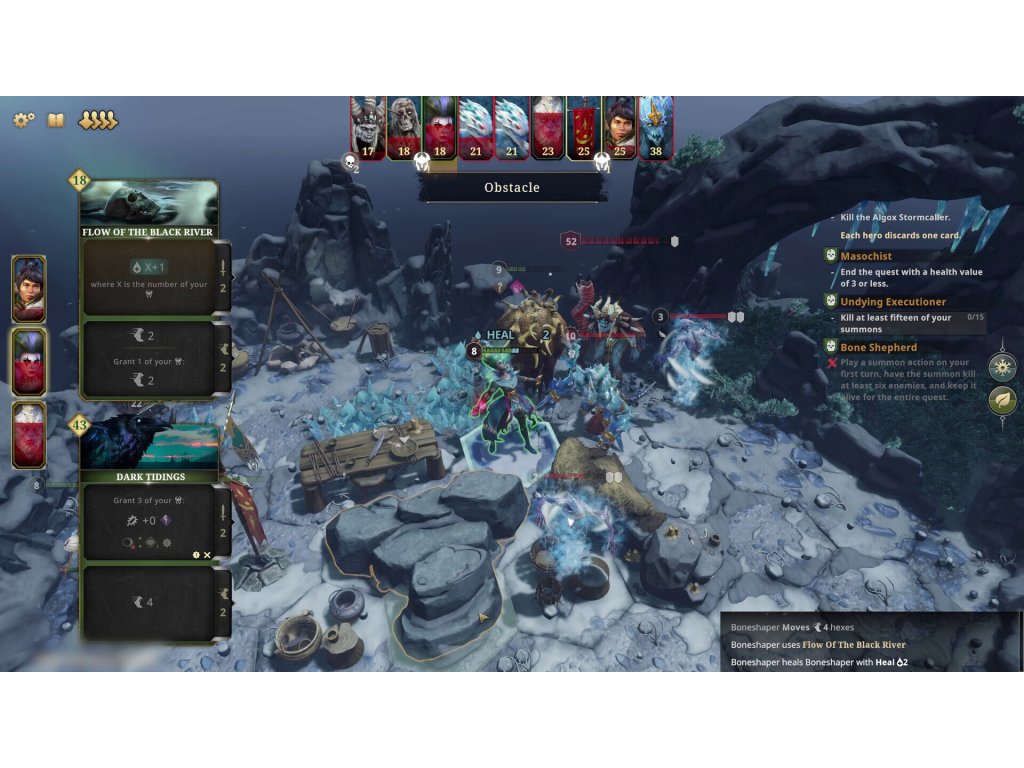1024x768 pixels.
Task: Click the leaf element button
Action: [x=1002, y=400]
